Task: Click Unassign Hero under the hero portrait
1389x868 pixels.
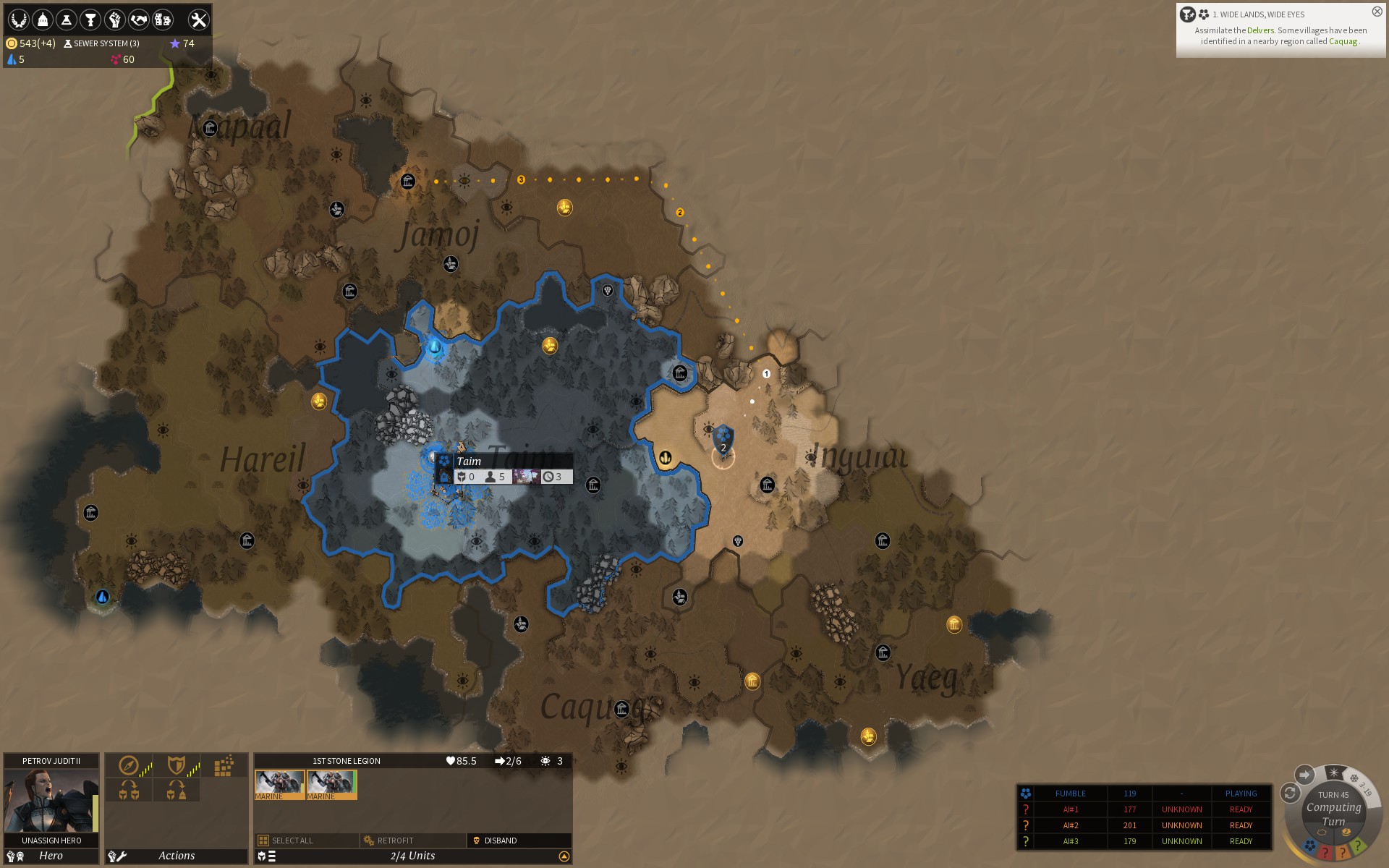Action: [51, 841]
